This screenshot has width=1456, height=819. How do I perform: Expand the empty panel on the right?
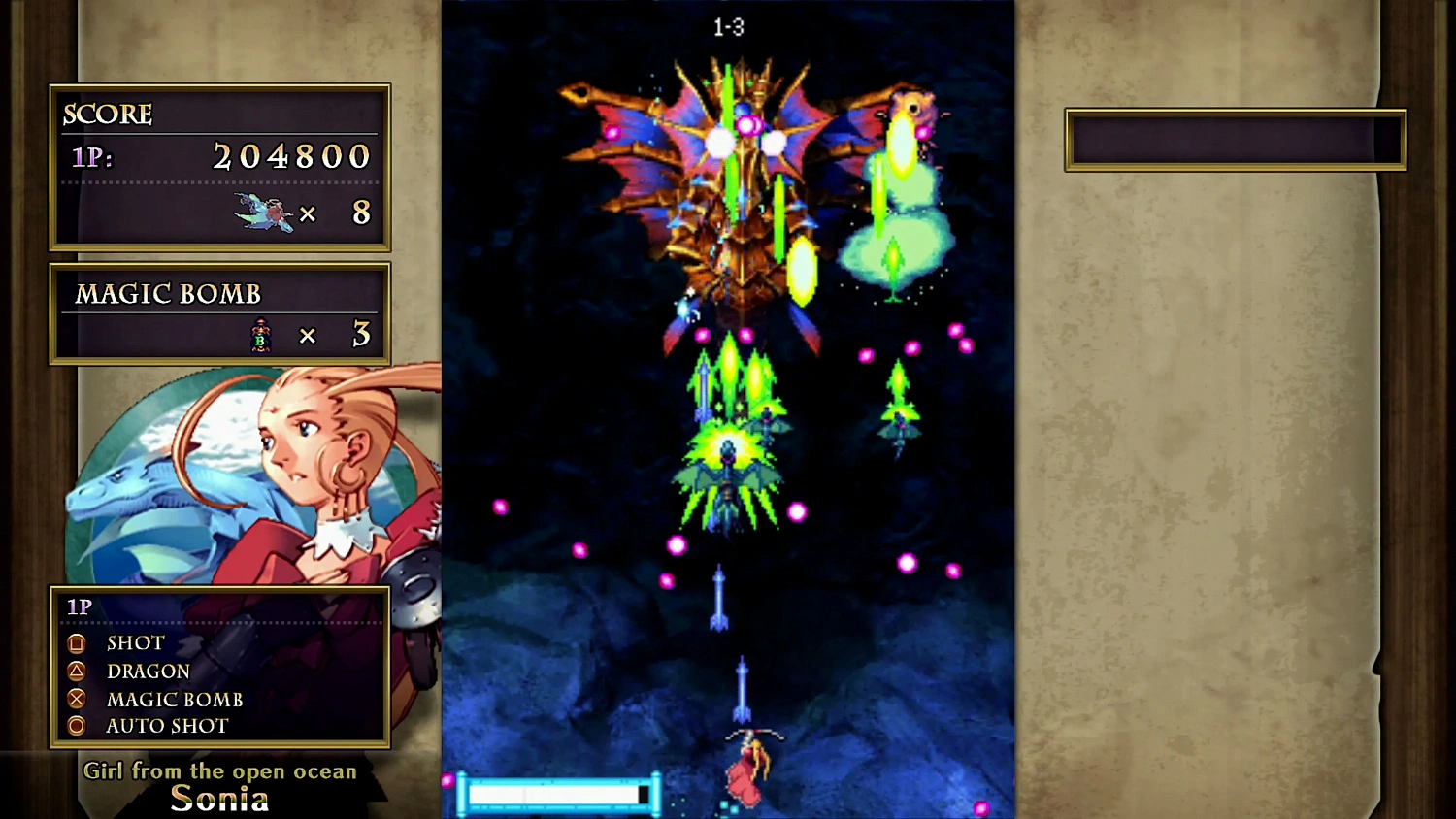click(1235, 139)
